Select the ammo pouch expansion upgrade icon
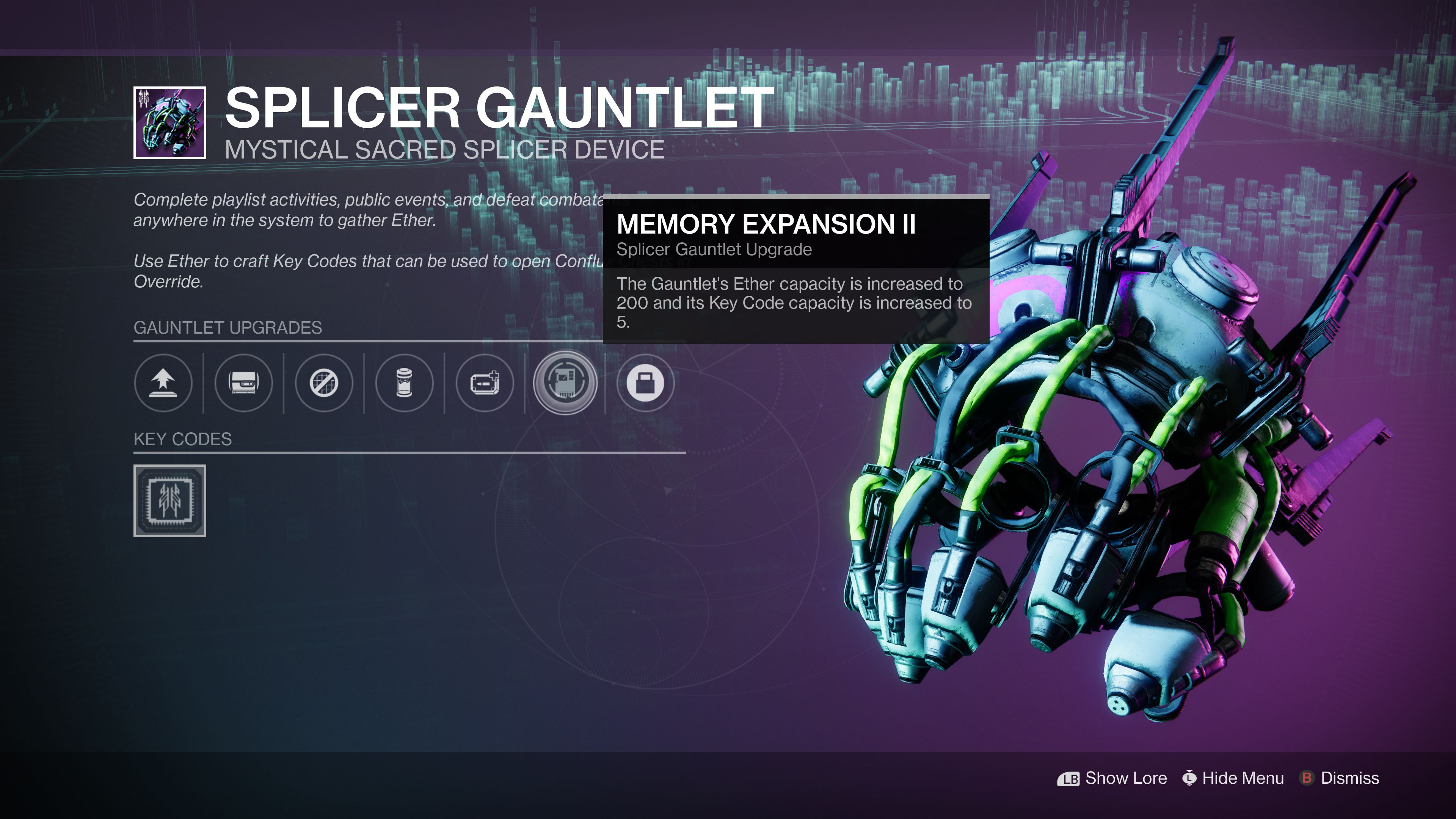This screenshot has height=819, width=1456. point(485,383)
